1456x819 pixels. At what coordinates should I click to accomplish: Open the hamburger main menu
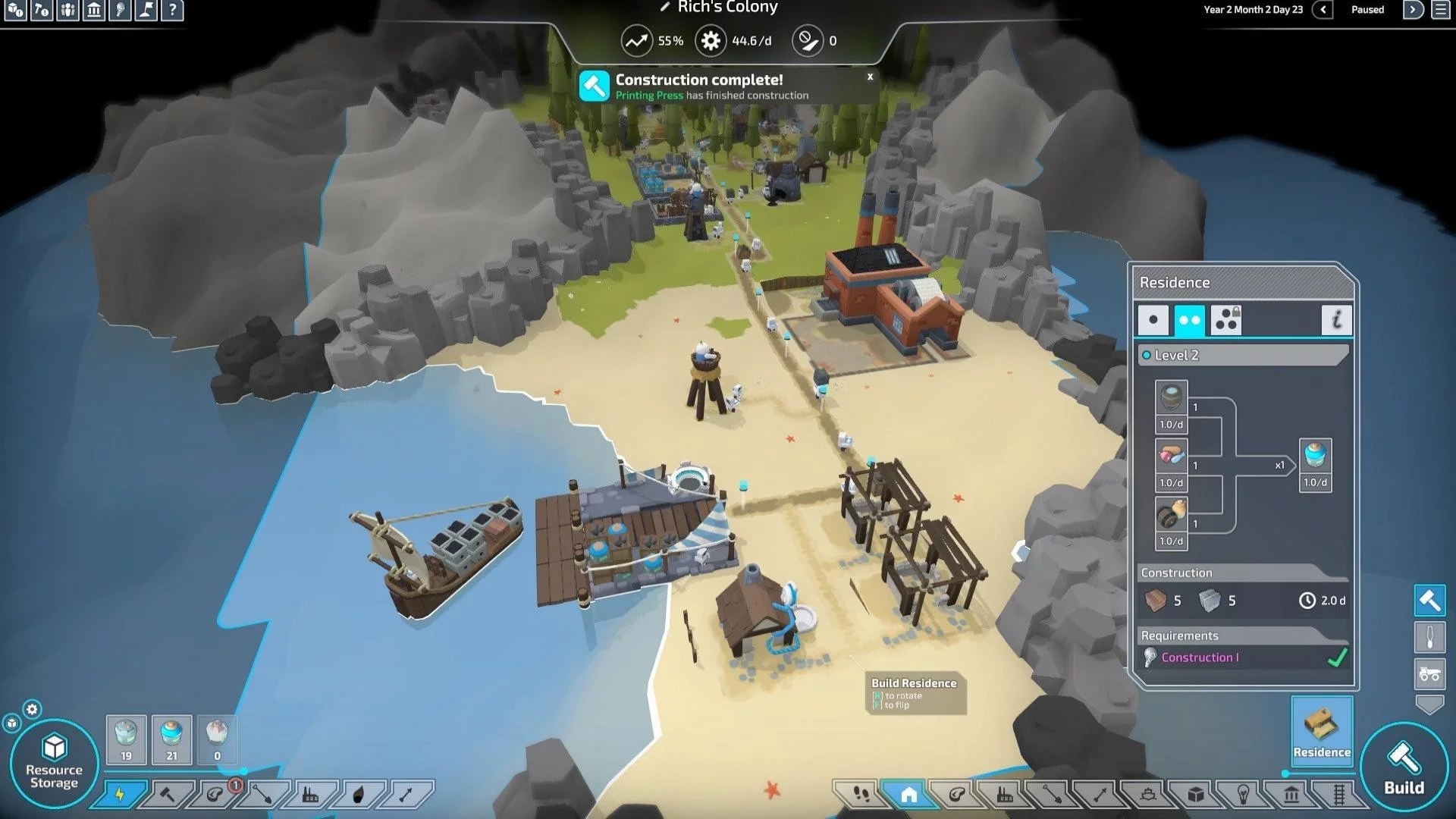point(1440,10)
